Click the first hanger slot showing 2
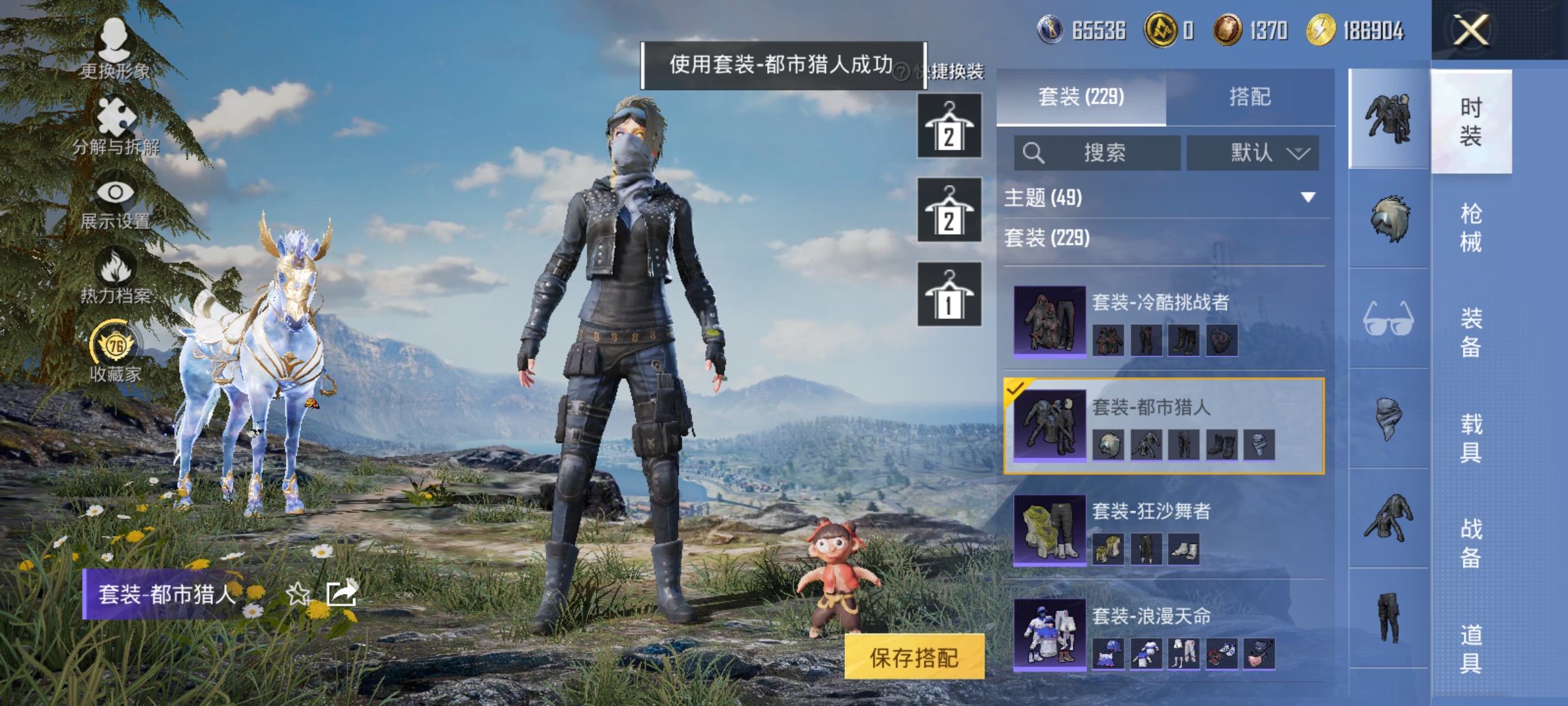Screen dimensions: 1568x706 coord(949,126)
